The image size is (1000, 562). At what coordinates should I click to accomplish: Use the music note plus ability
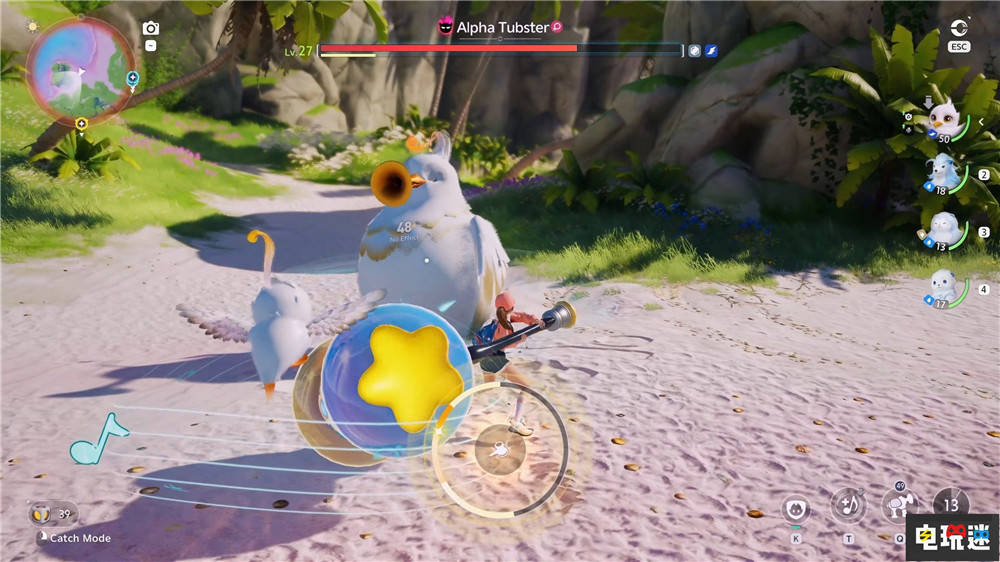(x=848, y=505)
